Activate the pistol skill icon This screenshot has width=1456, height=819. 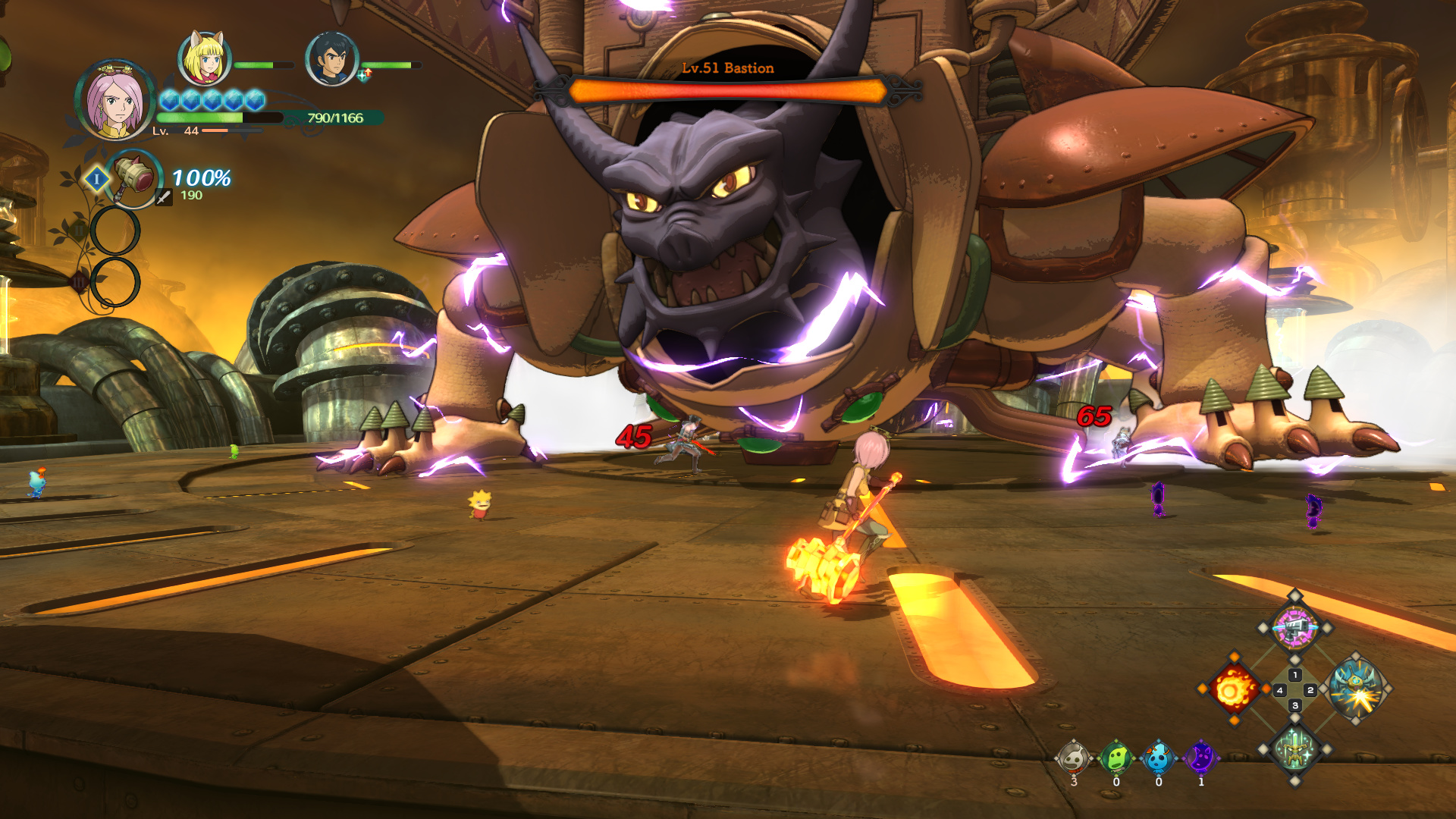coord(1294,628)
